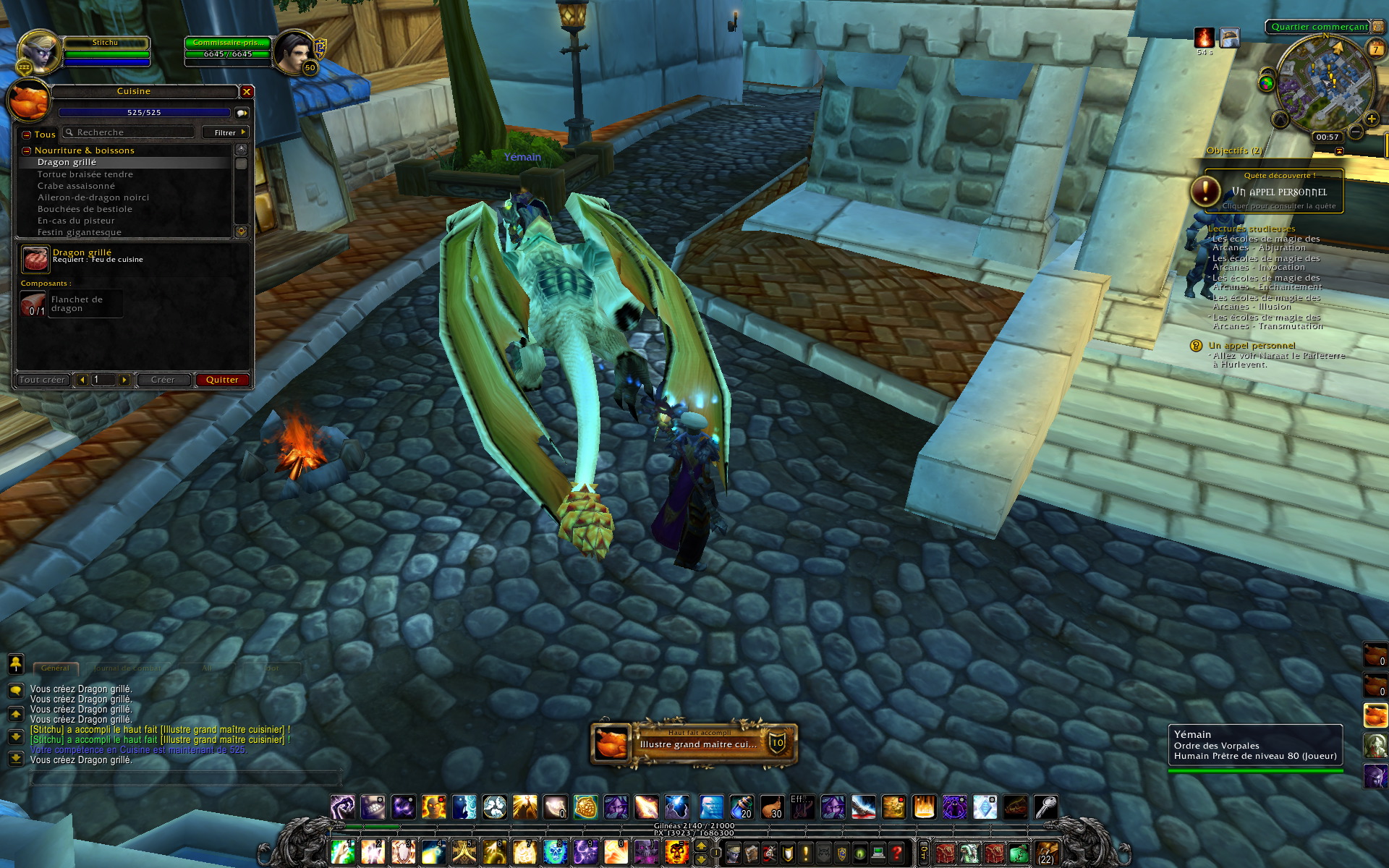The height and width of the screenshot is (868, 1389).
Task: Click the Illustre grand maître cuisinier achievement alert
Action: pyautogui.click(x=694, y=744)
